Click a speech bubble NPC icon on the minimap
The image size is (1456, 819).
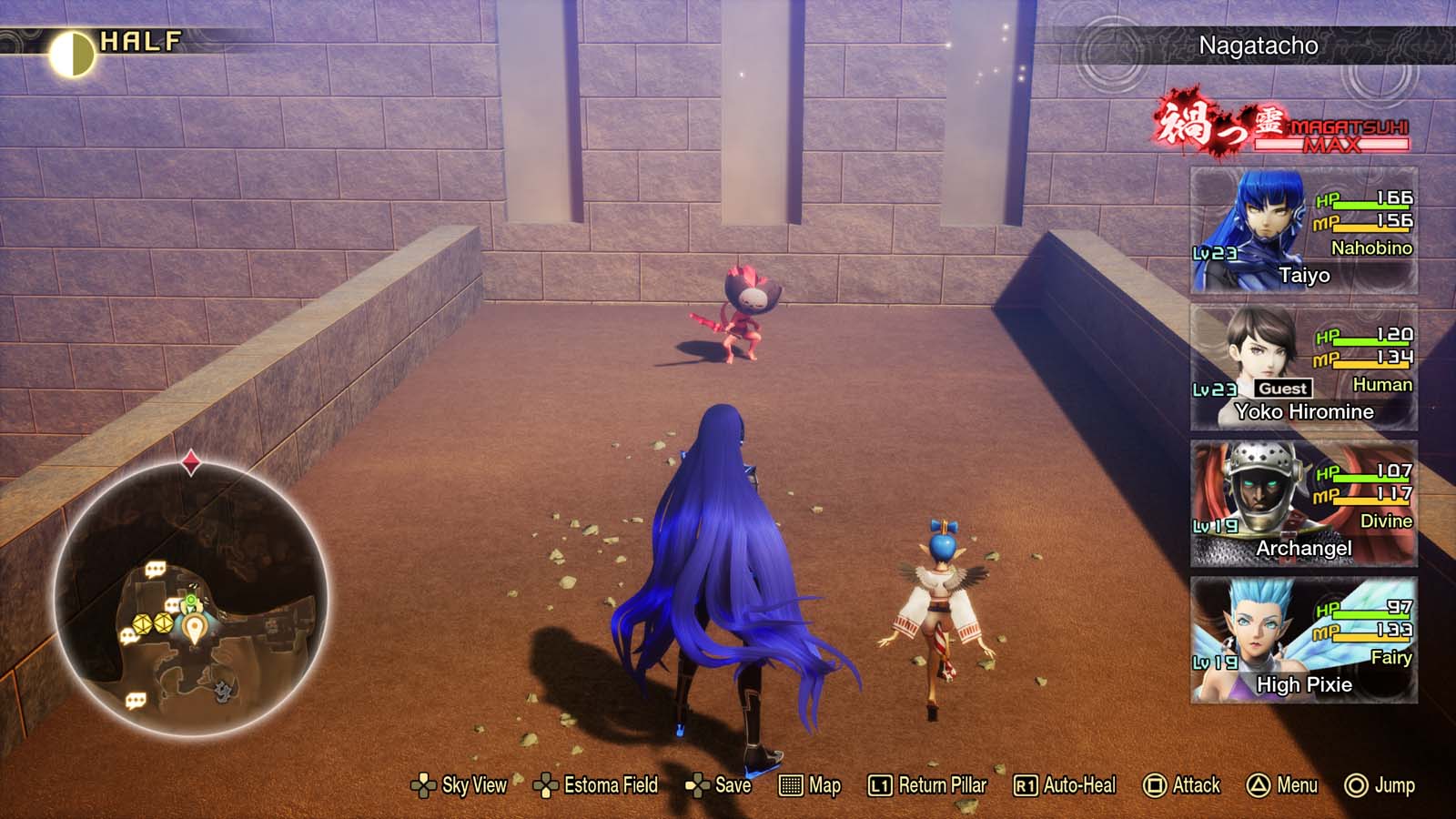[155, 568]
